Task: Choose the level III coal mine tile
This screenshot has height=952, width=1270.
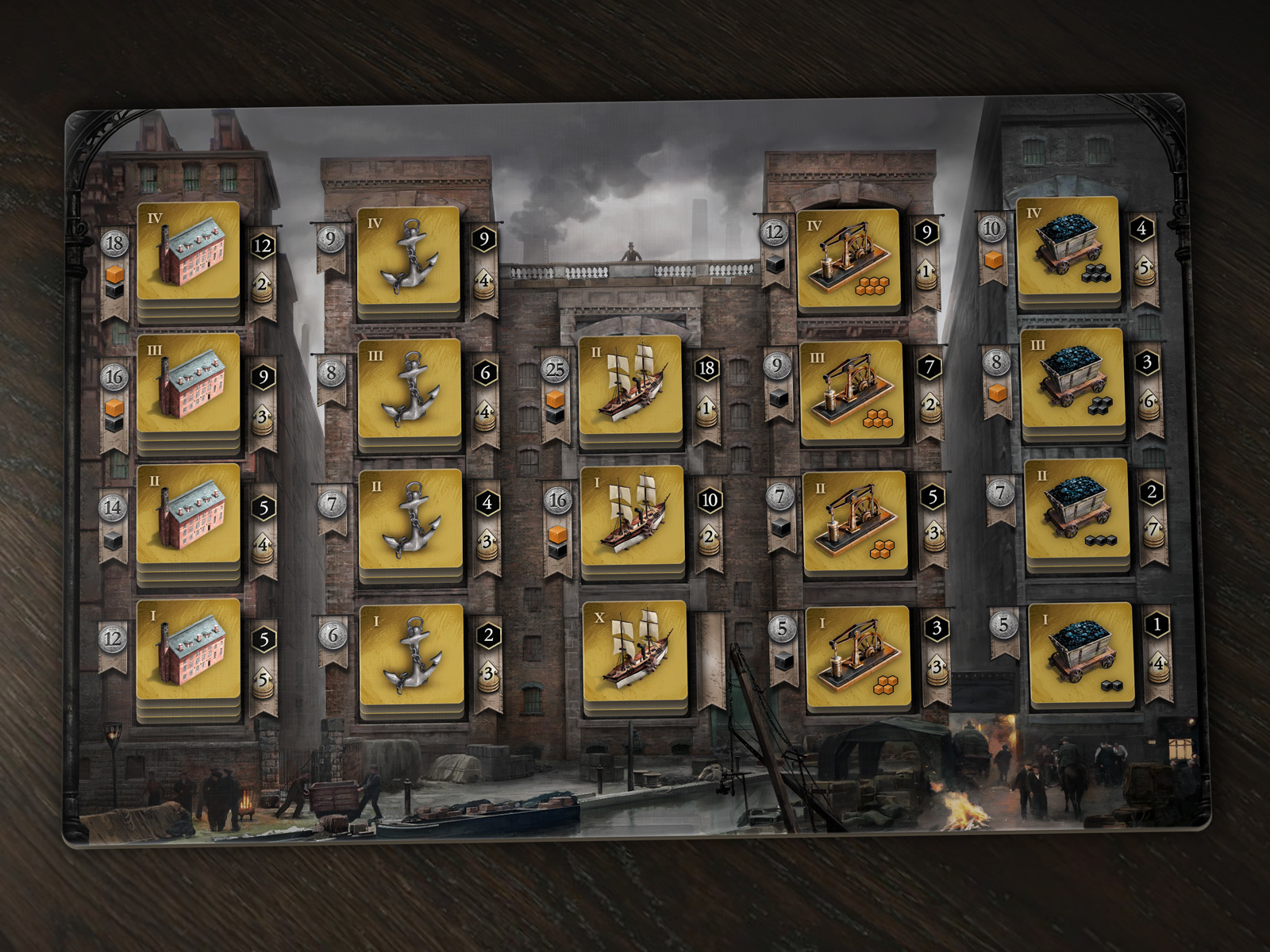Action: coord(1072,378)
